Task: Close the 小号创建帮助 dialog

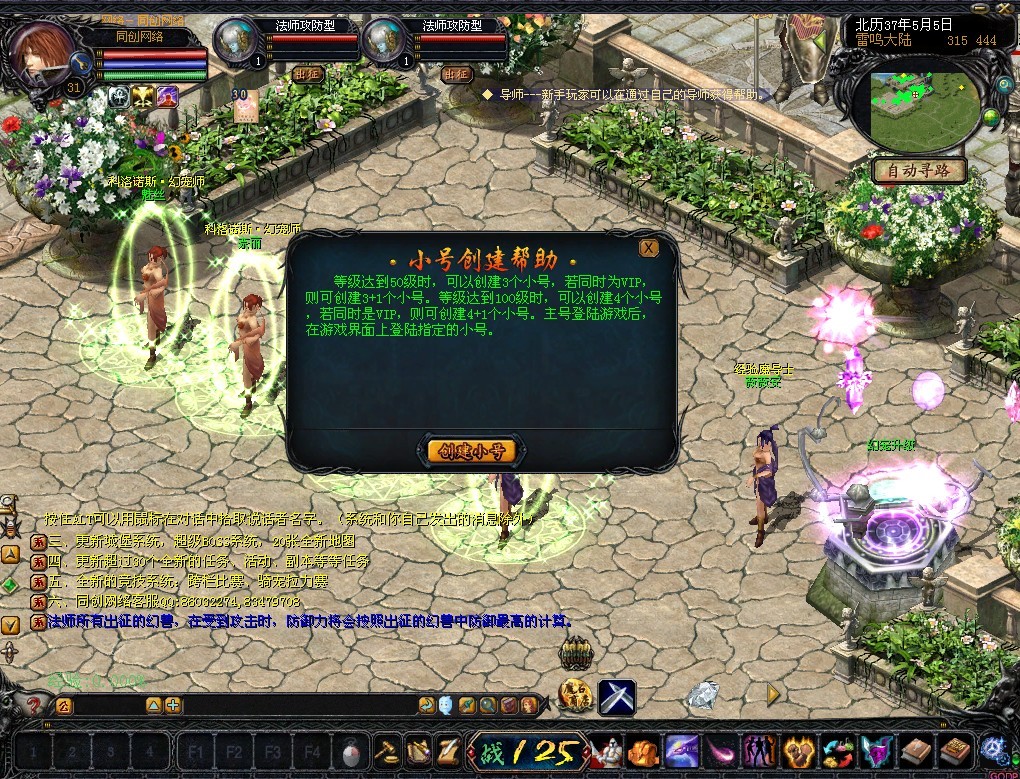Action: (649, 247)
